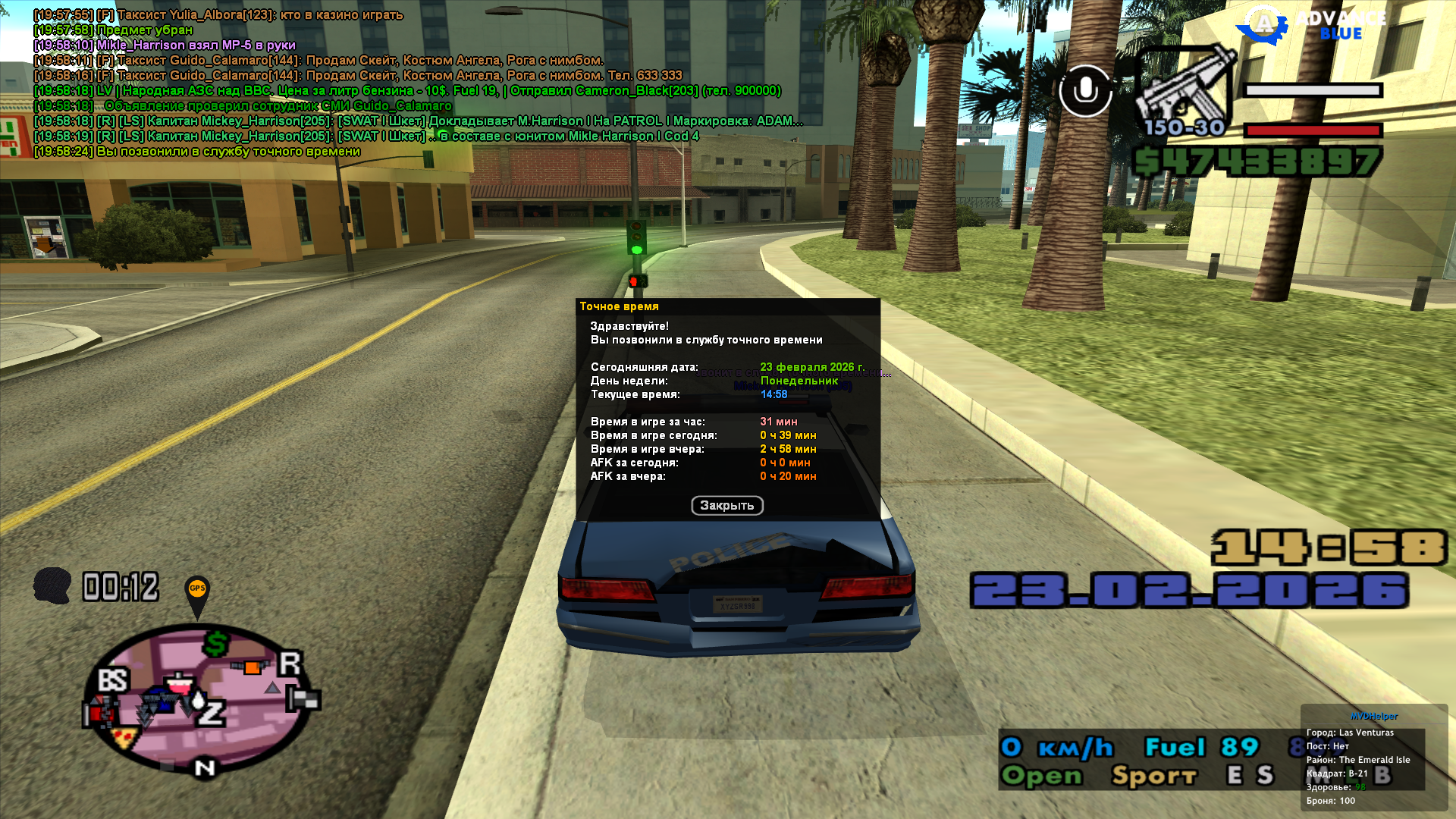Click the orange GPS marker pin
Viewport: 1456px width, 819px height.
coord(197,592)
